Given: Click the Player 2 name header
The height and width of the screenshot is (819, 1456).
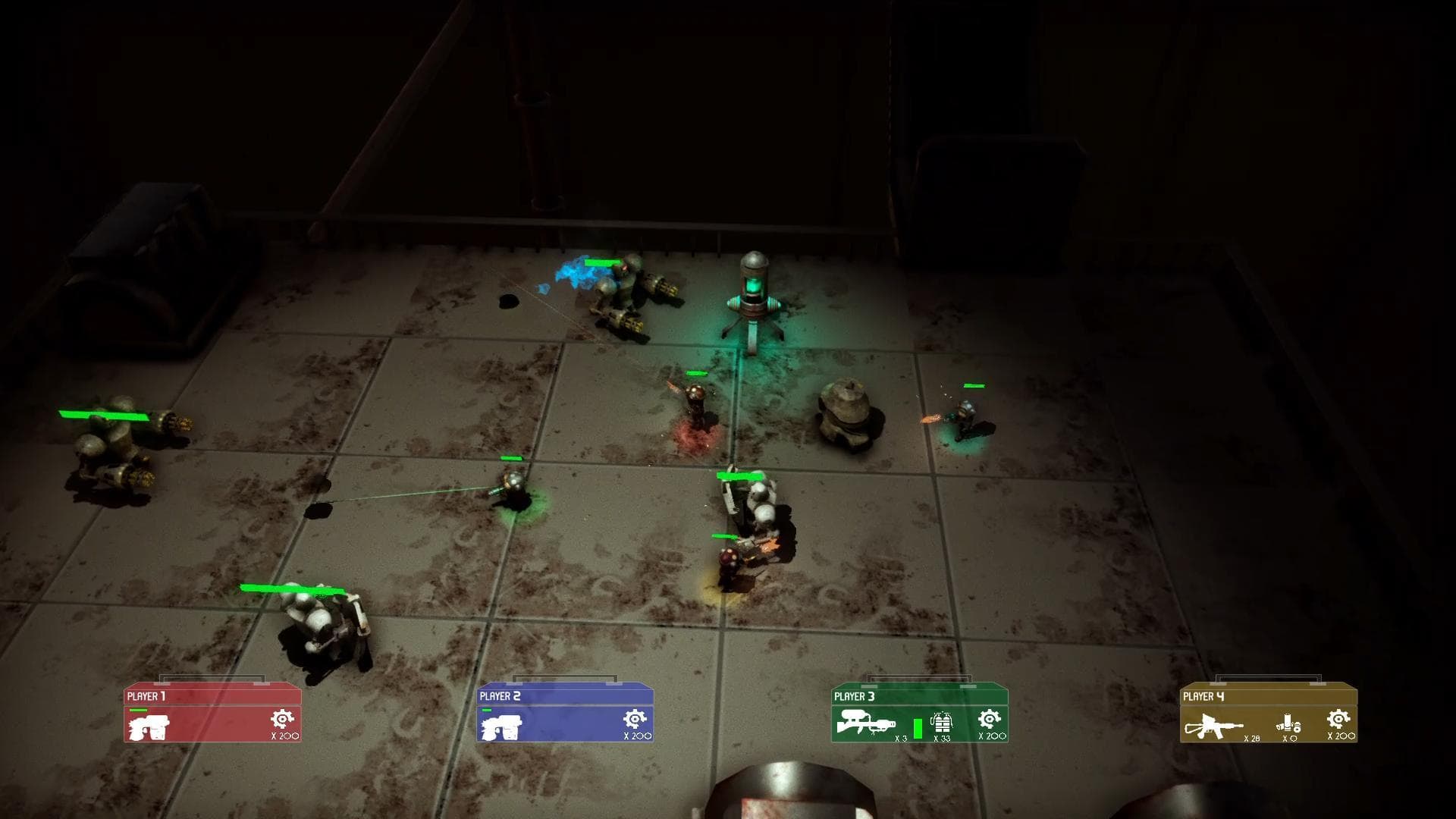Looking at the screenshot, I should [x=500, y=696].
